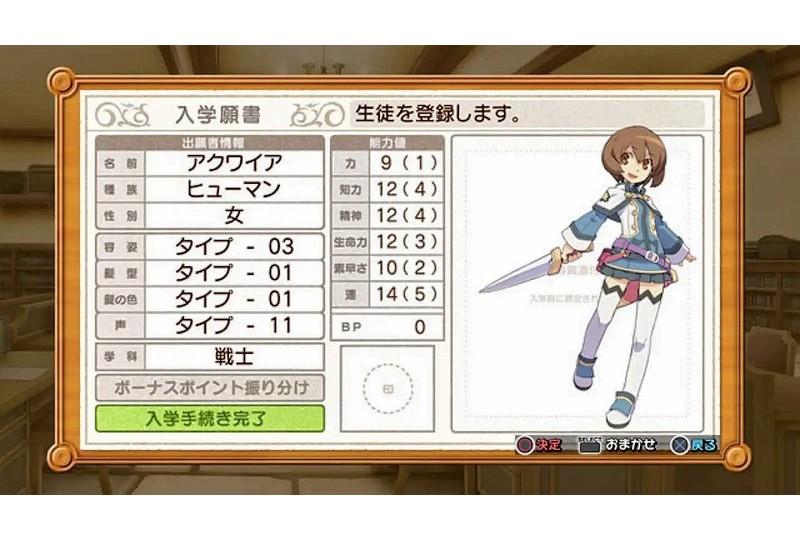The height and width of the screenshot is (540, 800).
Task: Change the race field ヒューマン
Action: click(235, 189)
